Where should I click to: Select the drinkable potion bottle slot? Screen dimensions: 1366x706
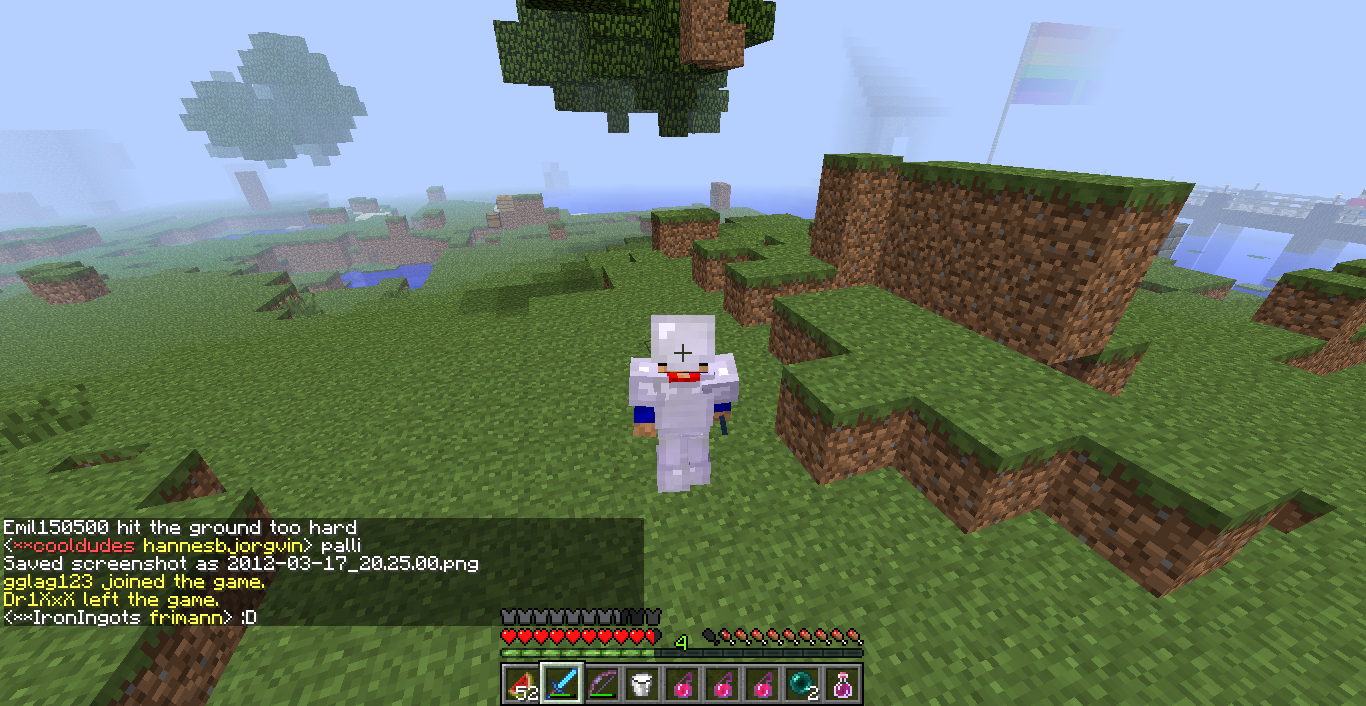[843, 685]
